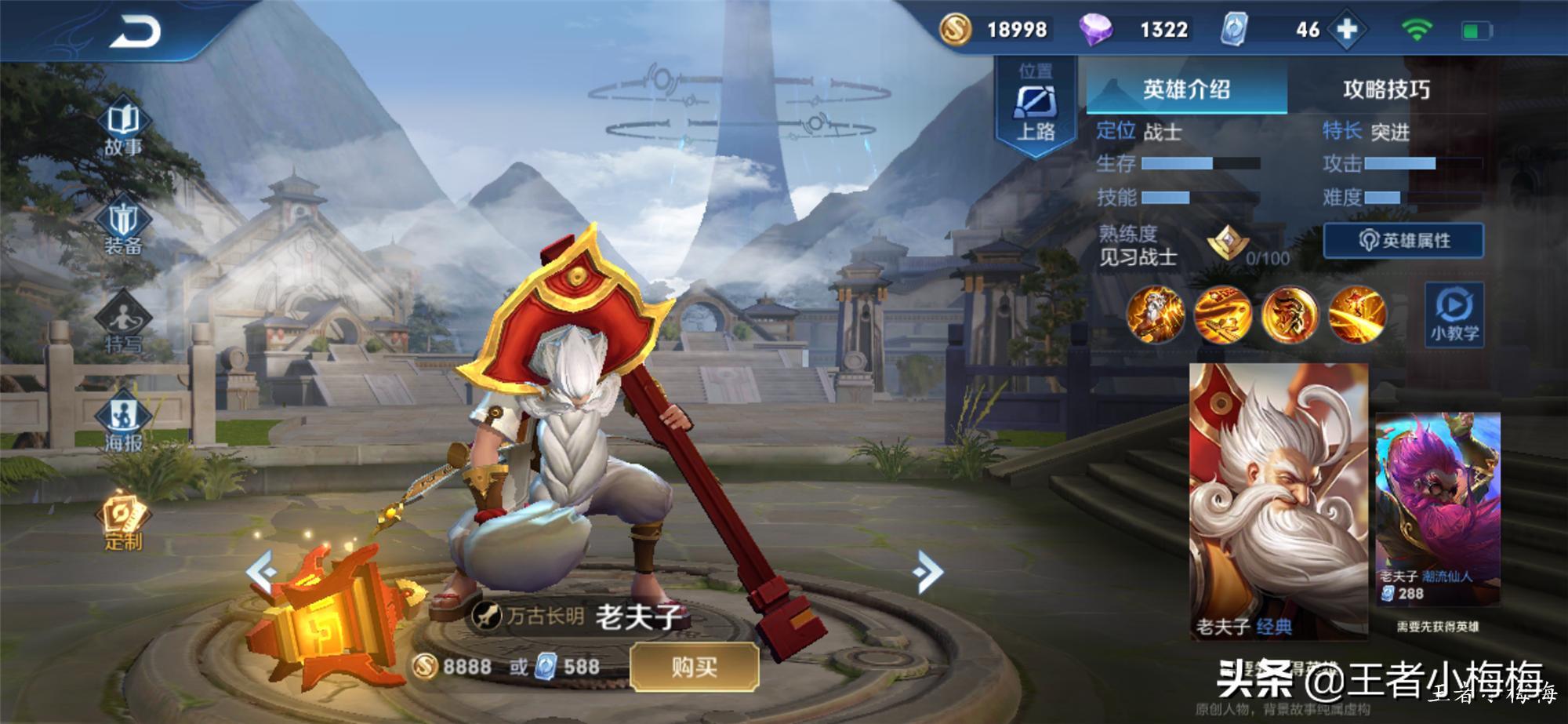View the first skill icon with the old man
Screen dimensions: 1568x724
pyautogui.click(x=1155, y=315)
